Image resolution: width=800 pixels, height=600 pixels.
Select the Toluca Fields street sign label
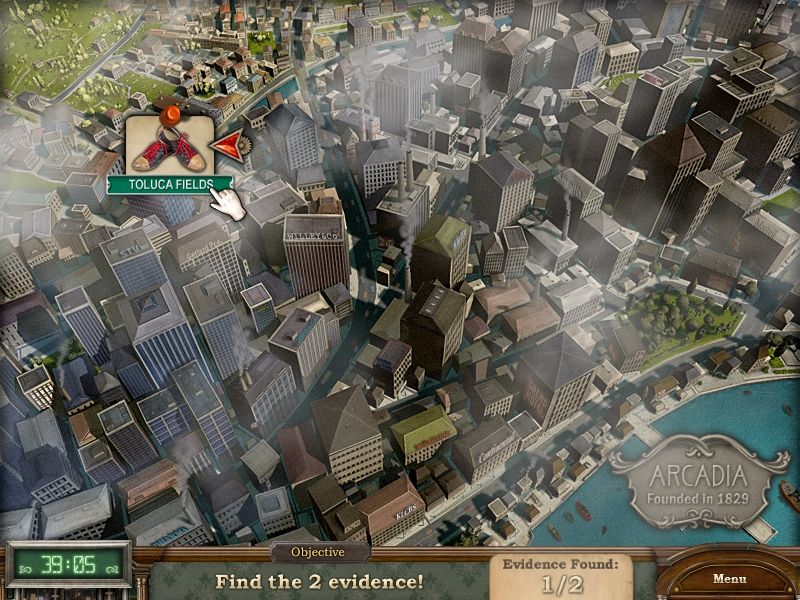(x=168, y=184)
